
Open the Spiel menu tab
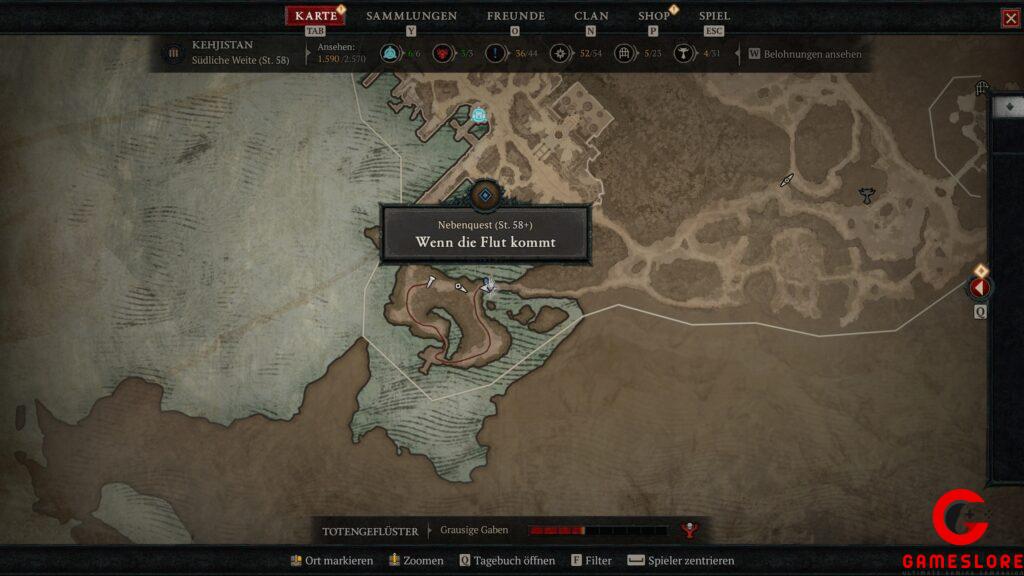point(714,16)
